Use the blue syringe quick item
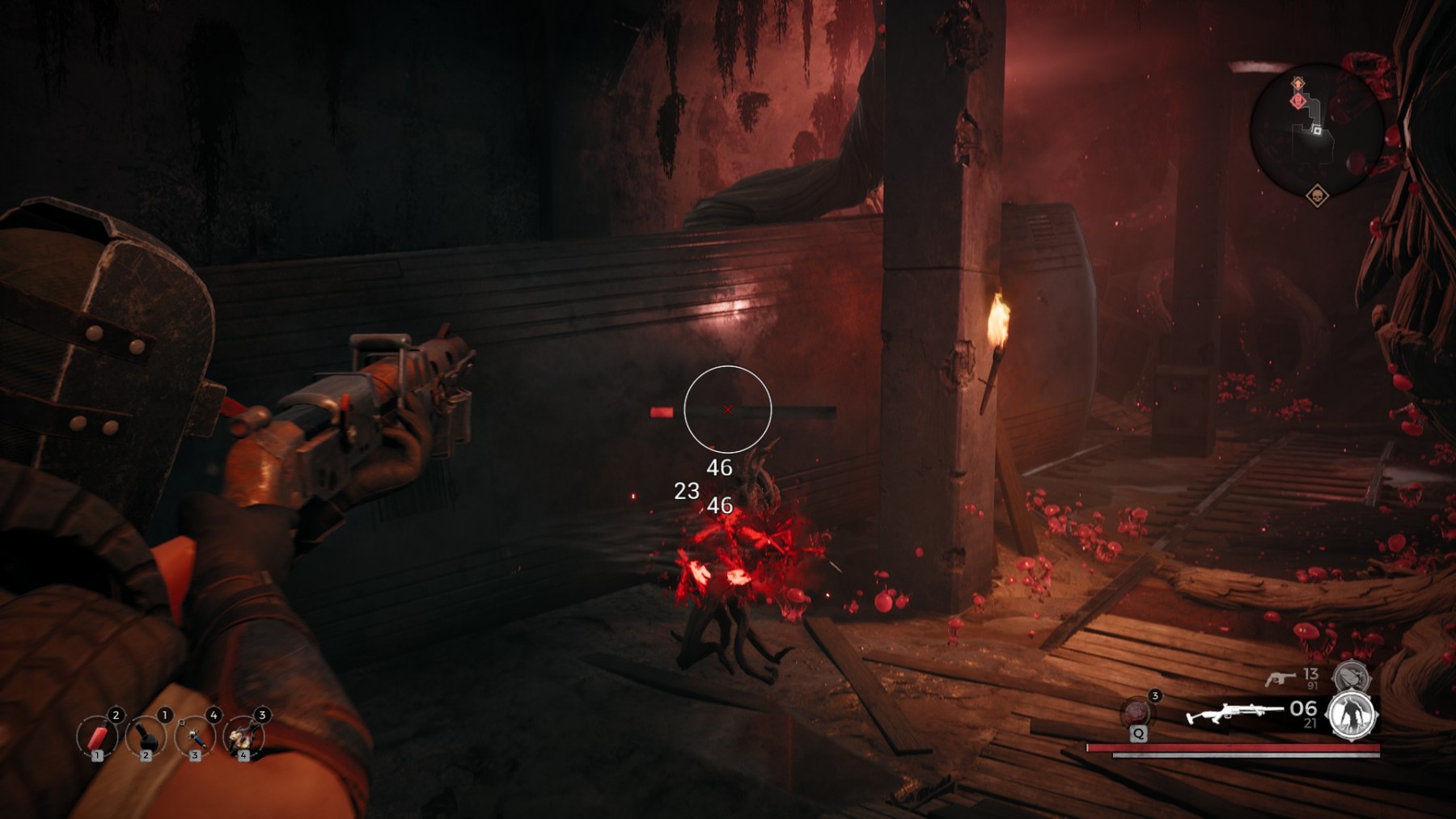 coord(195,737)
